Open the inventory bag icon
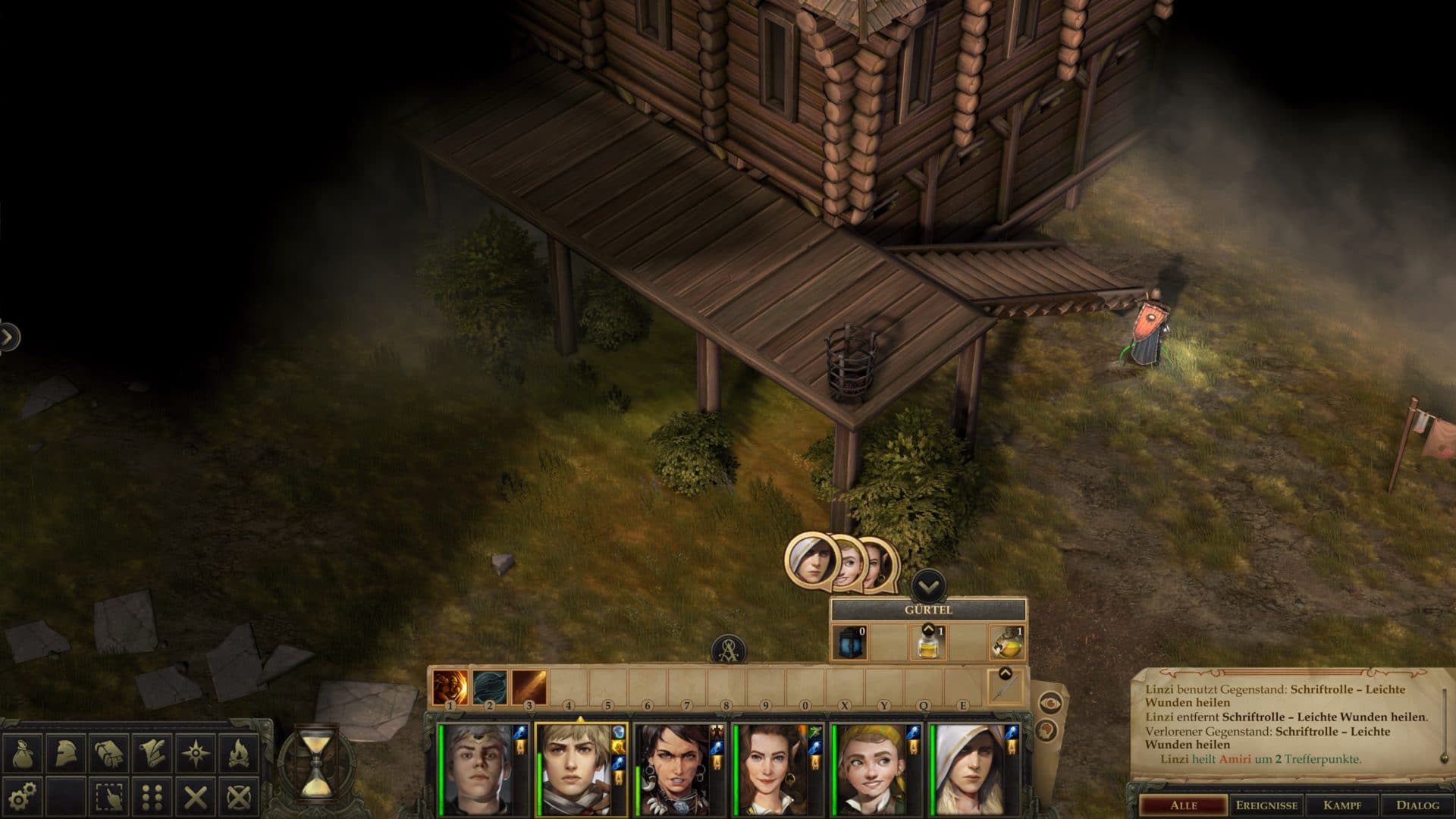The width and height of the screenshot is (1456, 819). coord(23,753)
